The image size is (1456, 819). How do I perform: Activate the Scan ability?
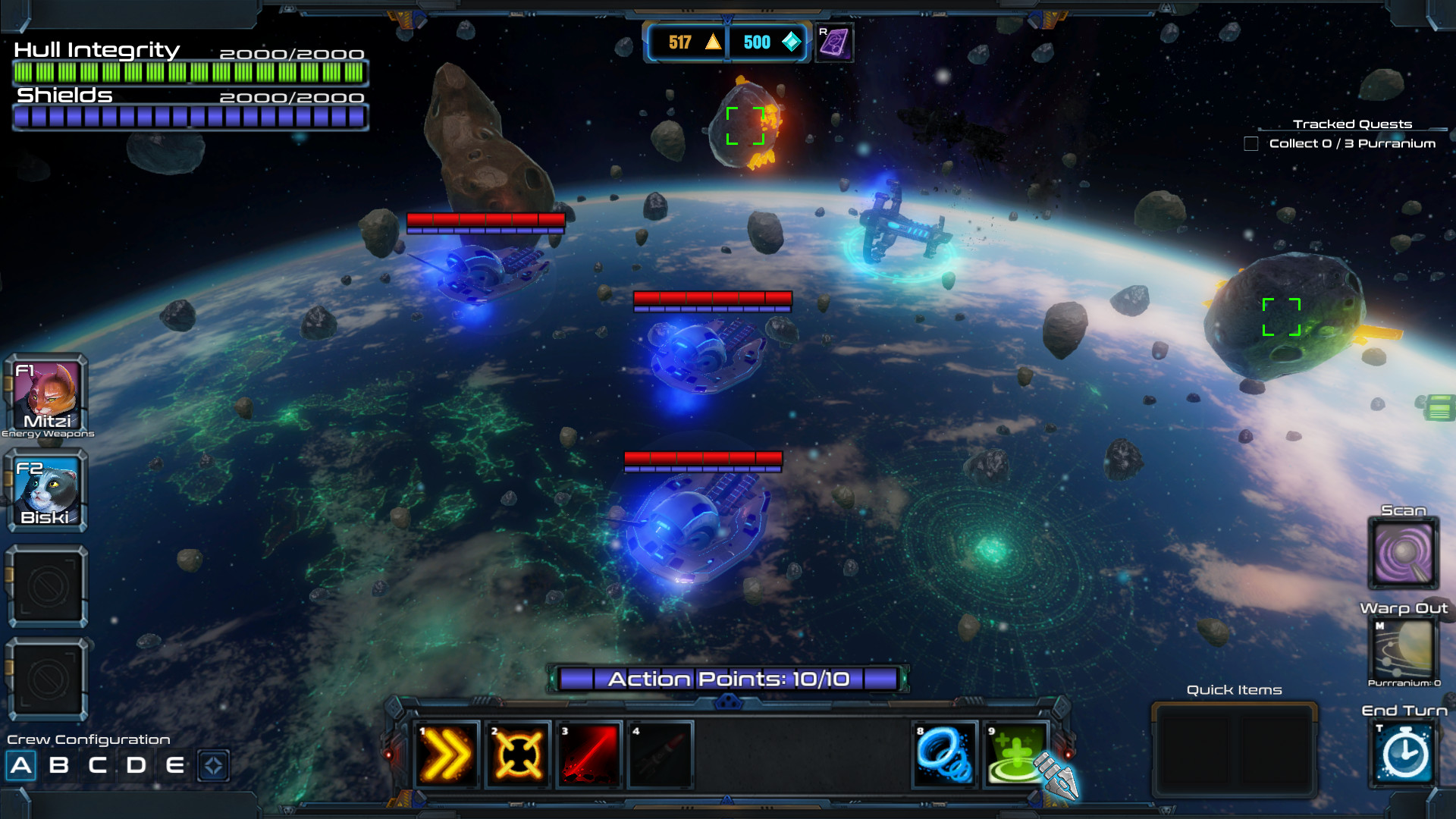pyautogui.click(x=1403, y=554)
